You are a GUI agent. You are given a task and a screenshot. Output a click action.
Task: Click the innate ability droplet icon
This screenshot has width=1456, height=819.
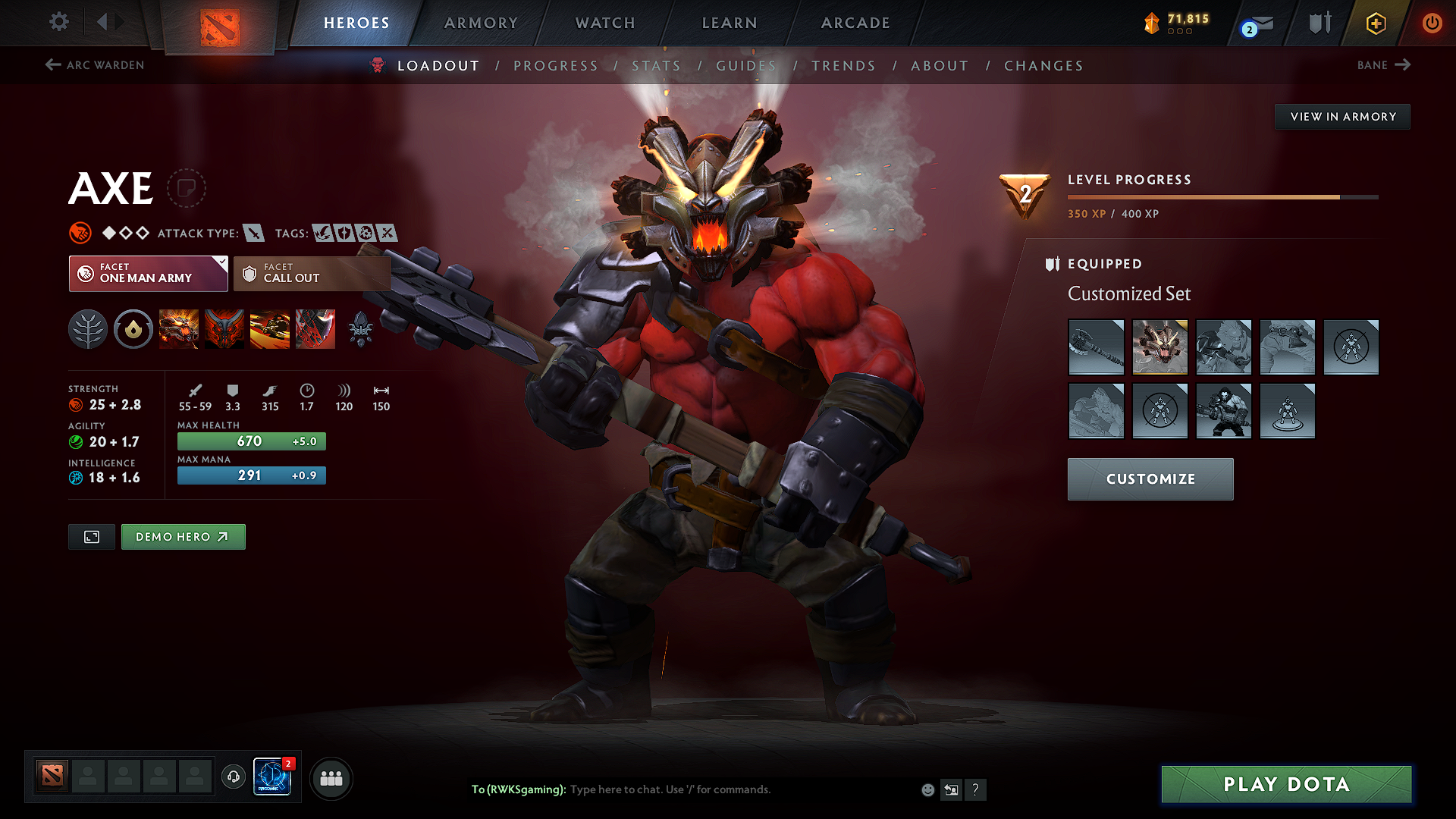pos(133,329)
